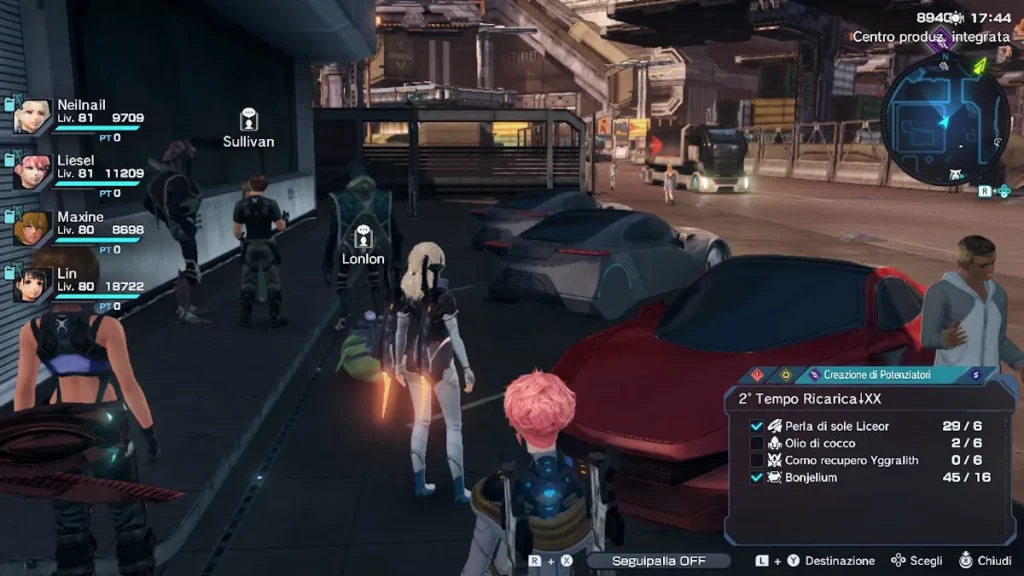Screen dimensions: 1024x576
Task: Open the circular minimap
Action: click(945, 119)
